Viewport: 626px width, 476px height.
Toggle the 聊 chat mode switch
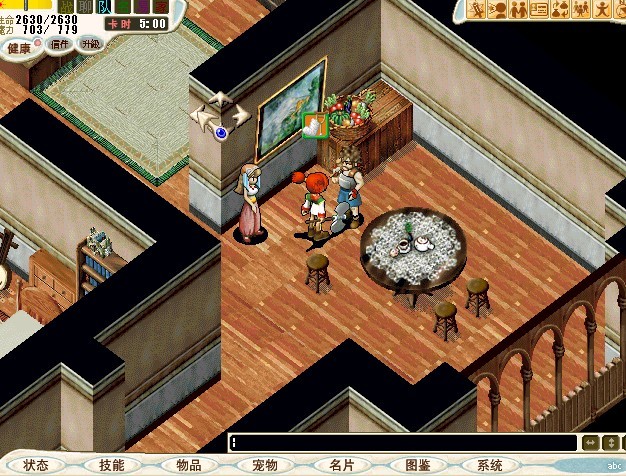coord(88,6)
